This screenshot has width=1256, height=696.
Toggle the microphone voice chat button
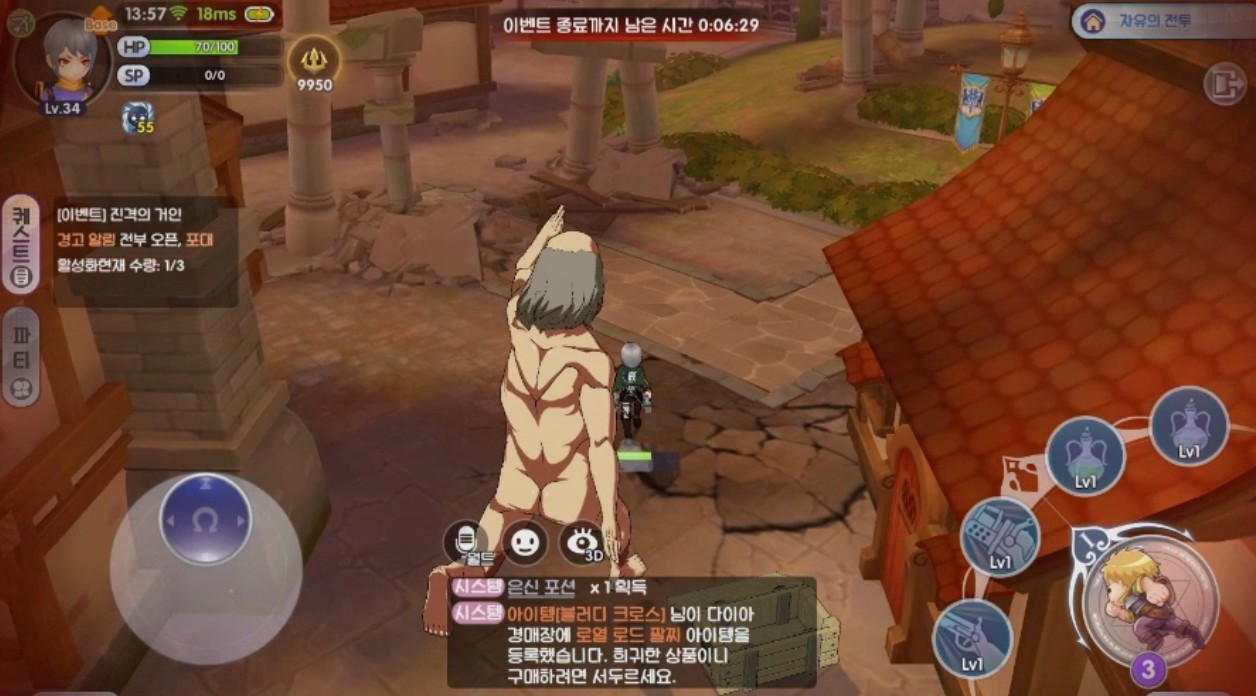click(465, 543)
